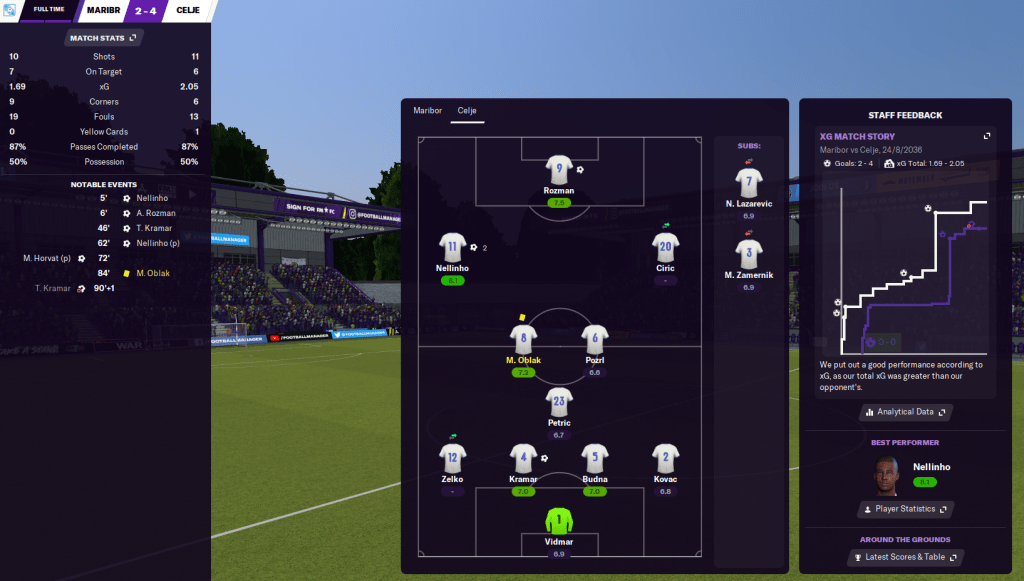Open Latest Scores & Table
The image size is (1024, 581).
[x=905, y=557]
